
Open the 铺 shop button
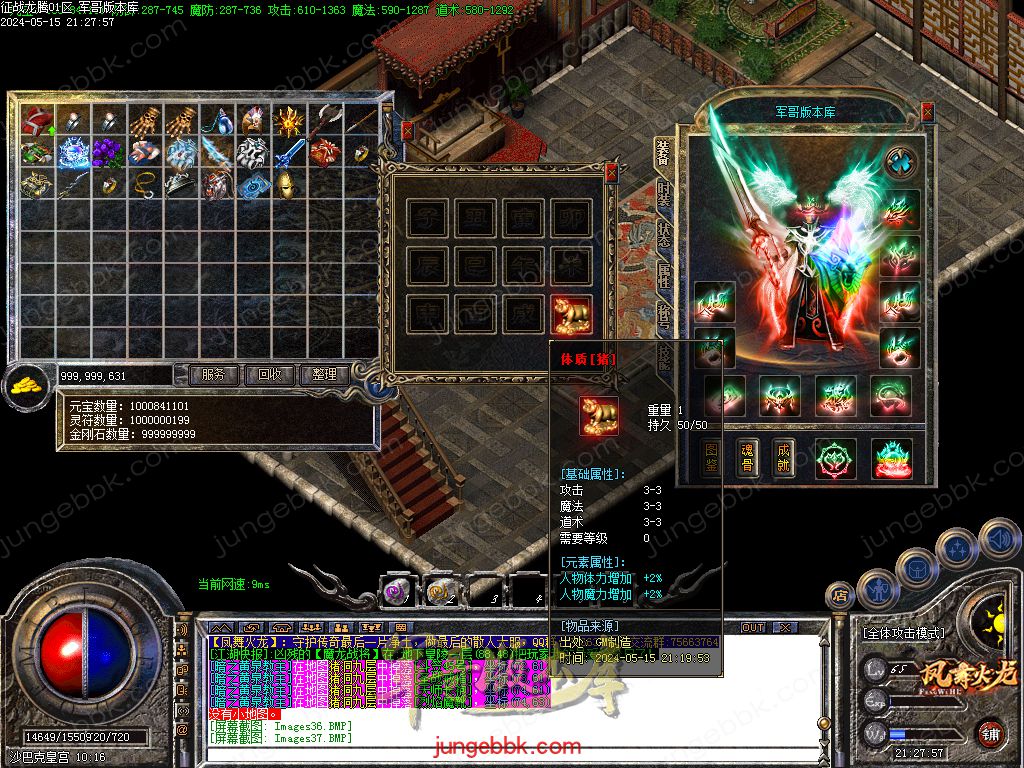pos(990,733)
